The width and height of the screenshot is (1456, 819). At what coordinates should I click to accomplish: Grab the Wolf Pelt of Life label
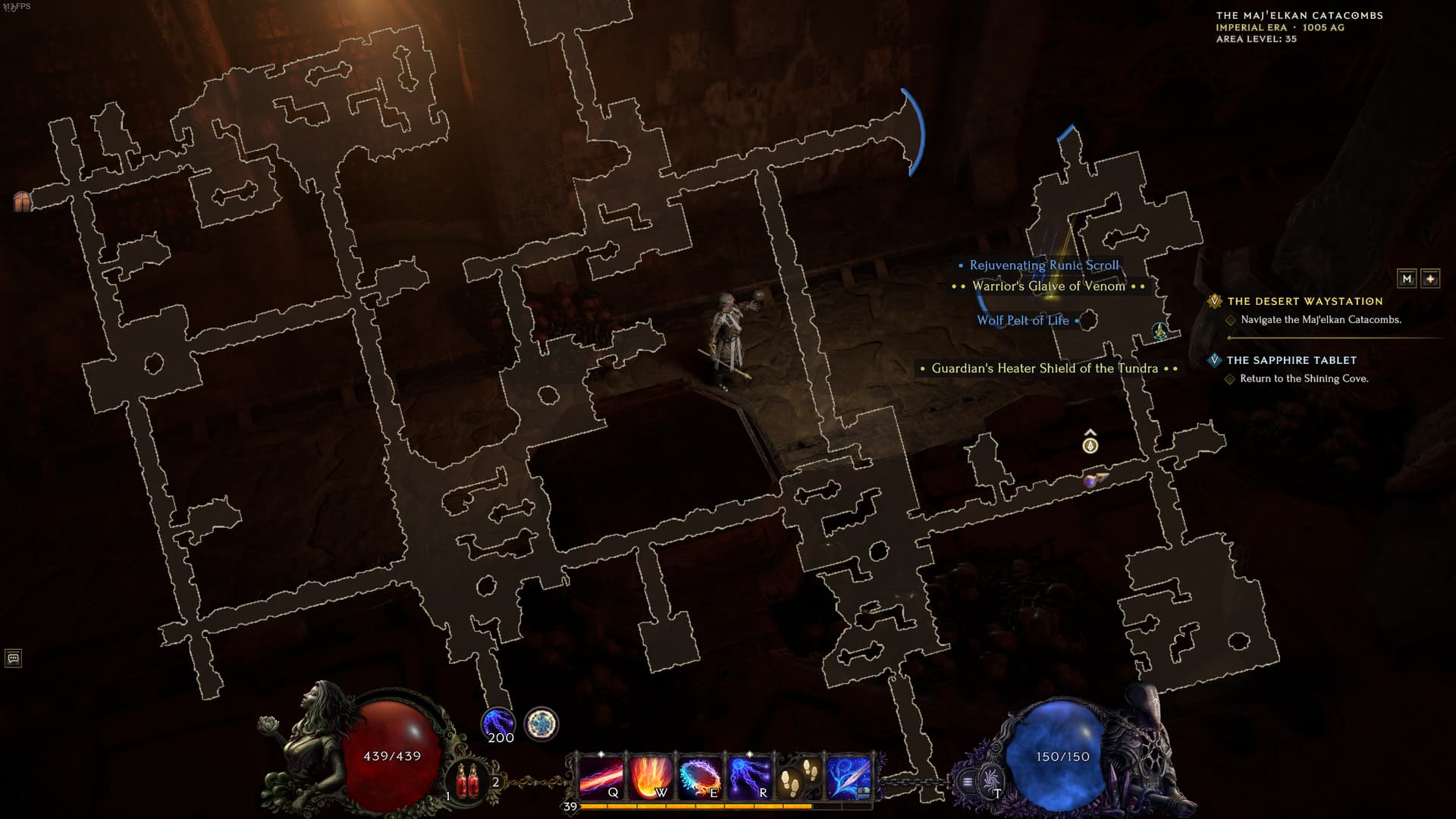point(1022,321)
